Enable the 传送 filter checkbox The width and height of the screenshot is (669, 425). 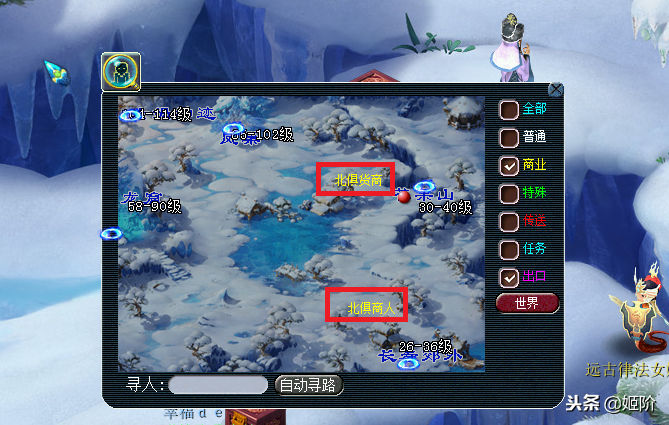click(509, 221)
